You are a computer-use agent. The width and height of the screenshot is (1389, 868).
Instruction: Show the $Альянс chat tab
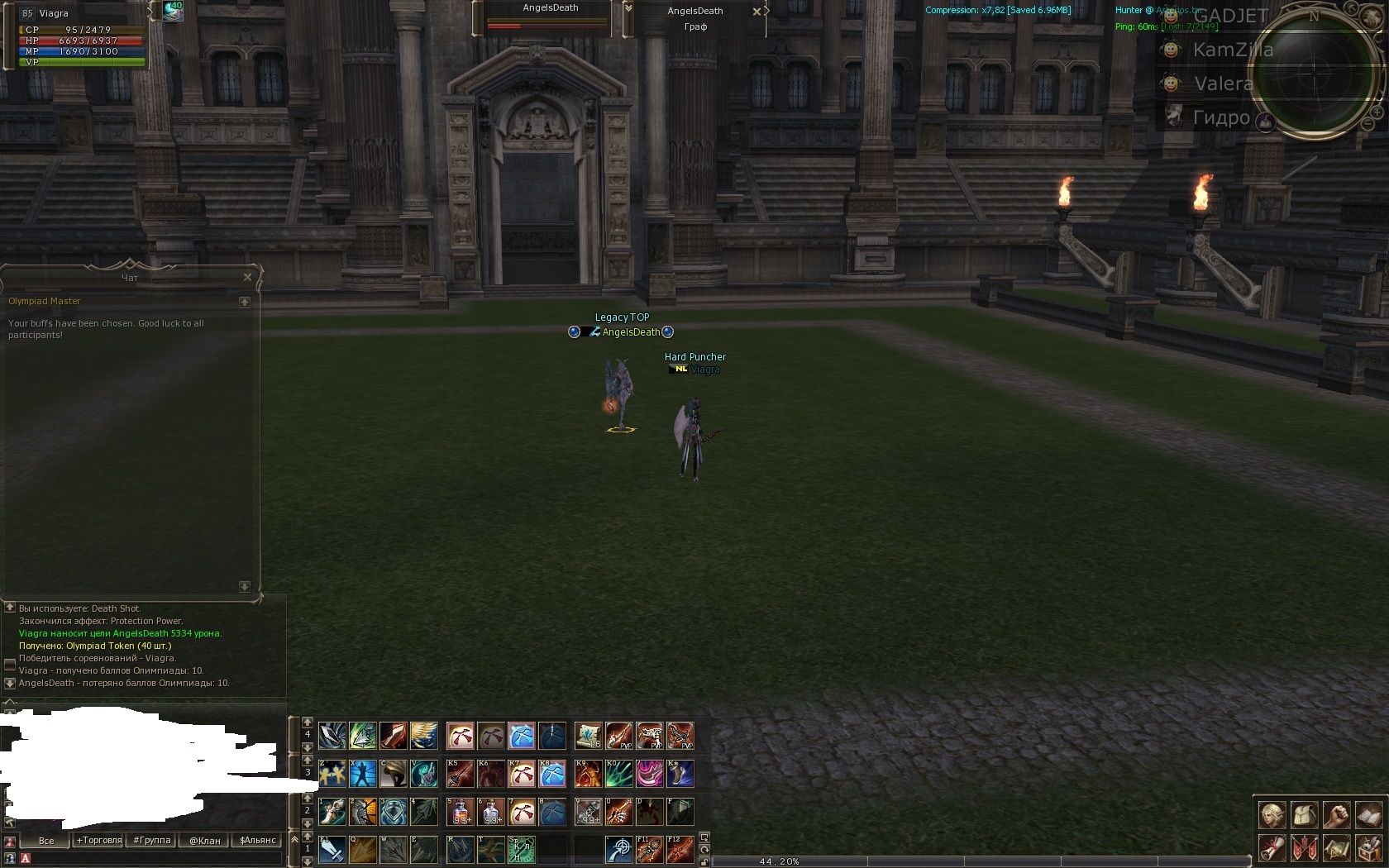(258, 841)
